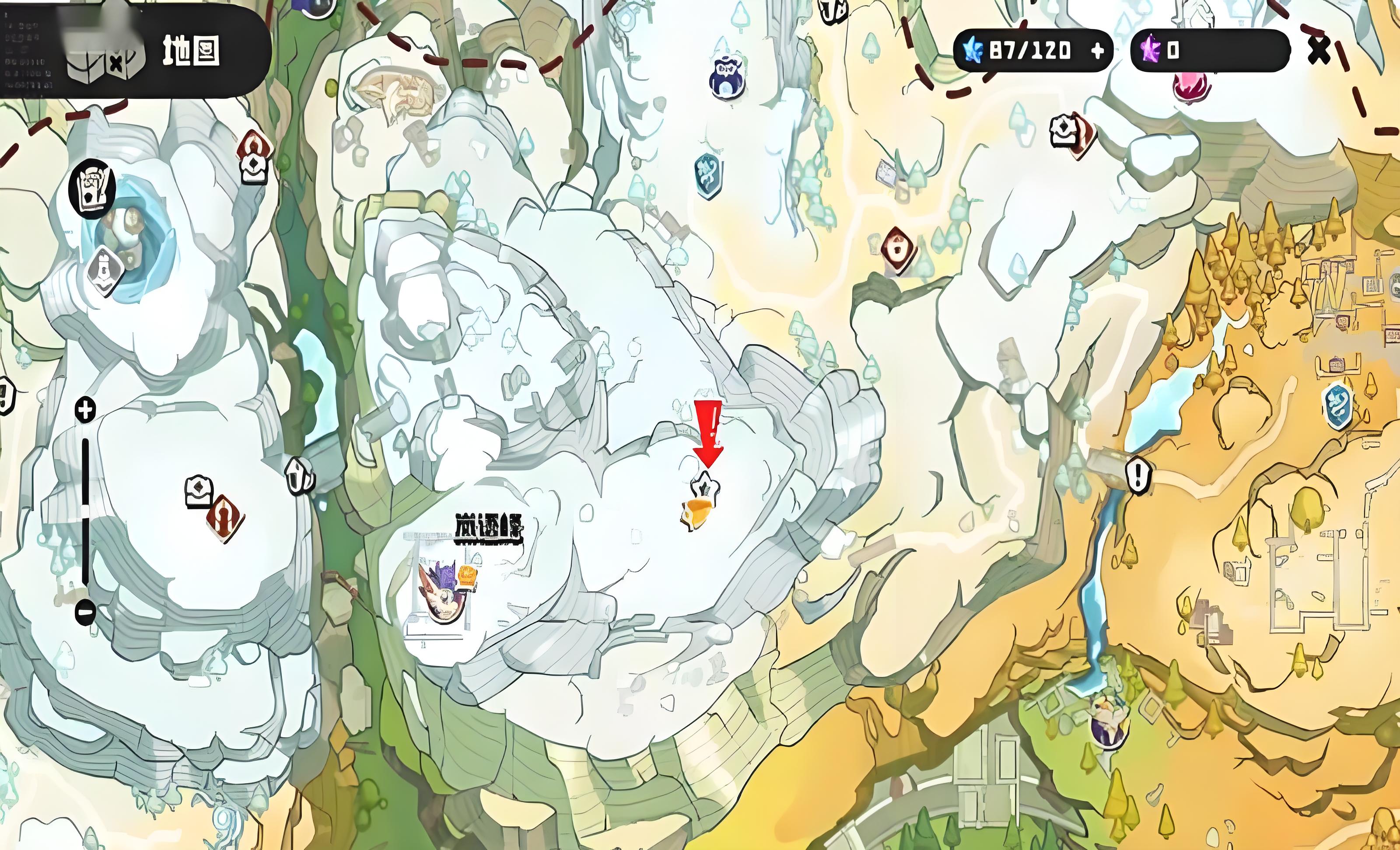Select the black exclamation mark quest marker

click(x=1138, y=474)
